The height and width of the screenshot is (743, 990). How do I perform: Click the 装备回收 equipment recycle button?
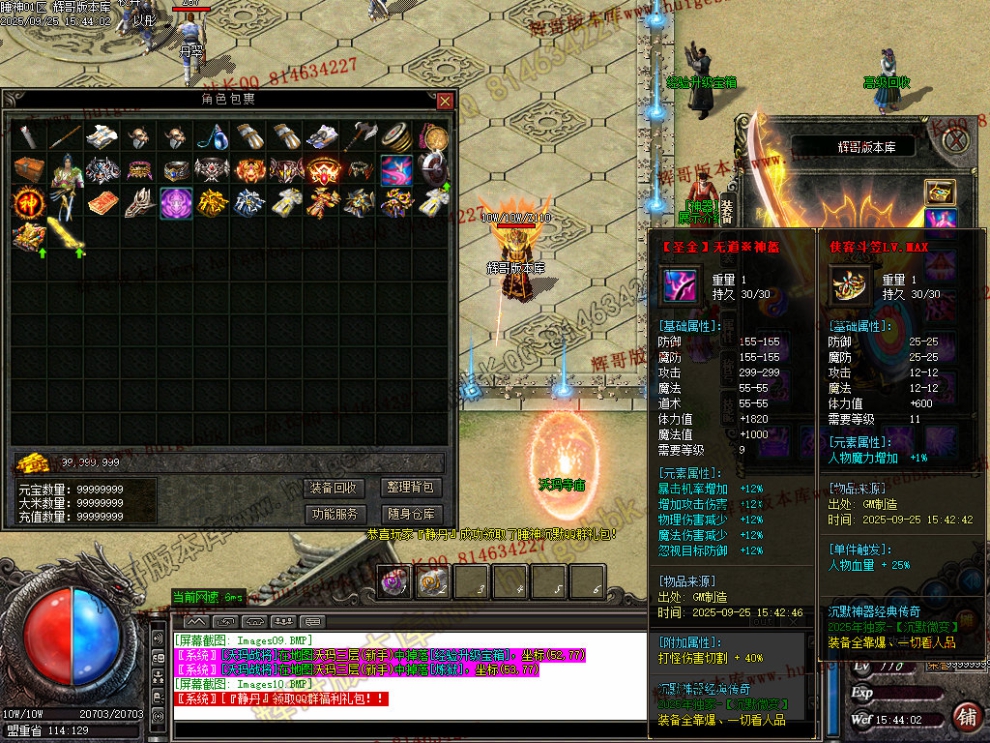click(x=334, y=488)
